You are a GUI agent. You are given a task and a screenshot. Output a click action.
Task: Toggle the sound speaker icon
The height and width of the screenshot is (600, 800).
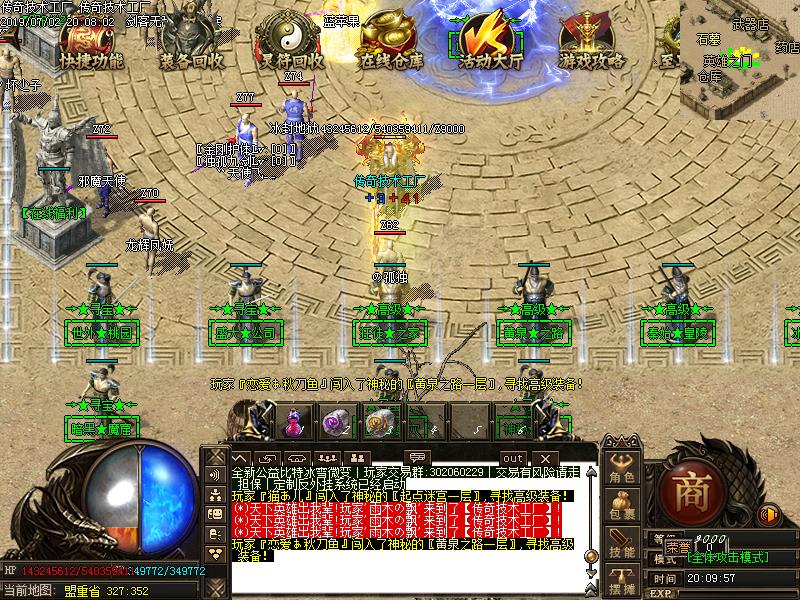[768, 515]
